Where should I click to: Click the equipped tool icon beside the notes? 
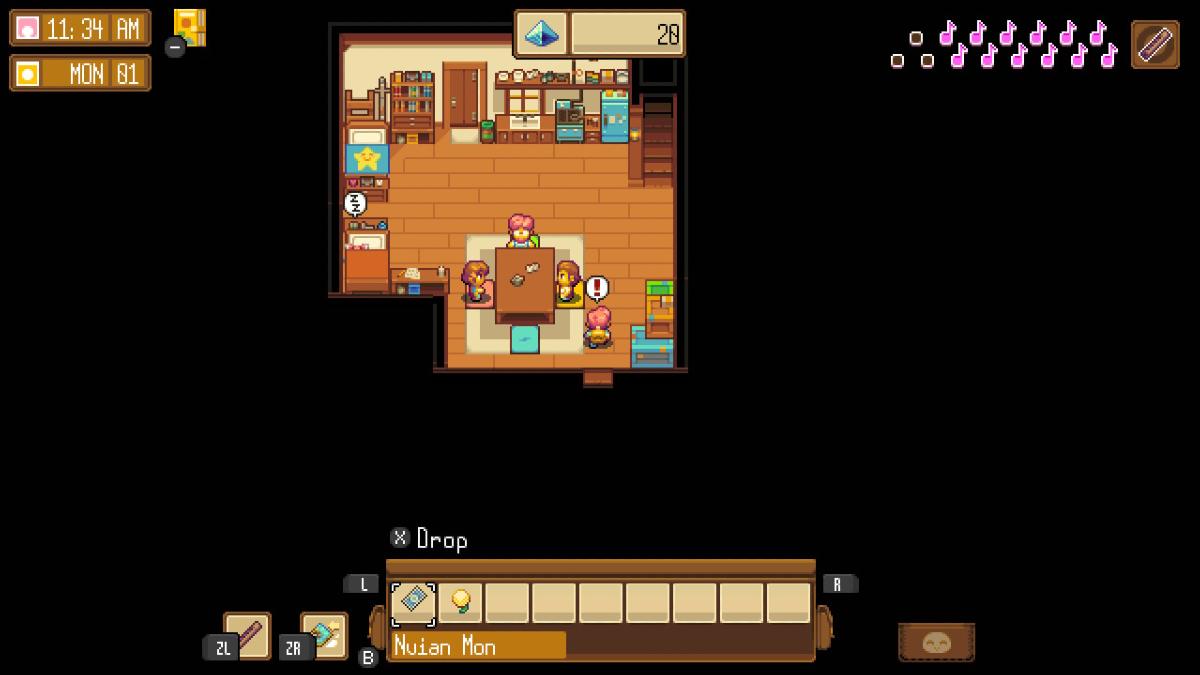tap(1155, 45)
